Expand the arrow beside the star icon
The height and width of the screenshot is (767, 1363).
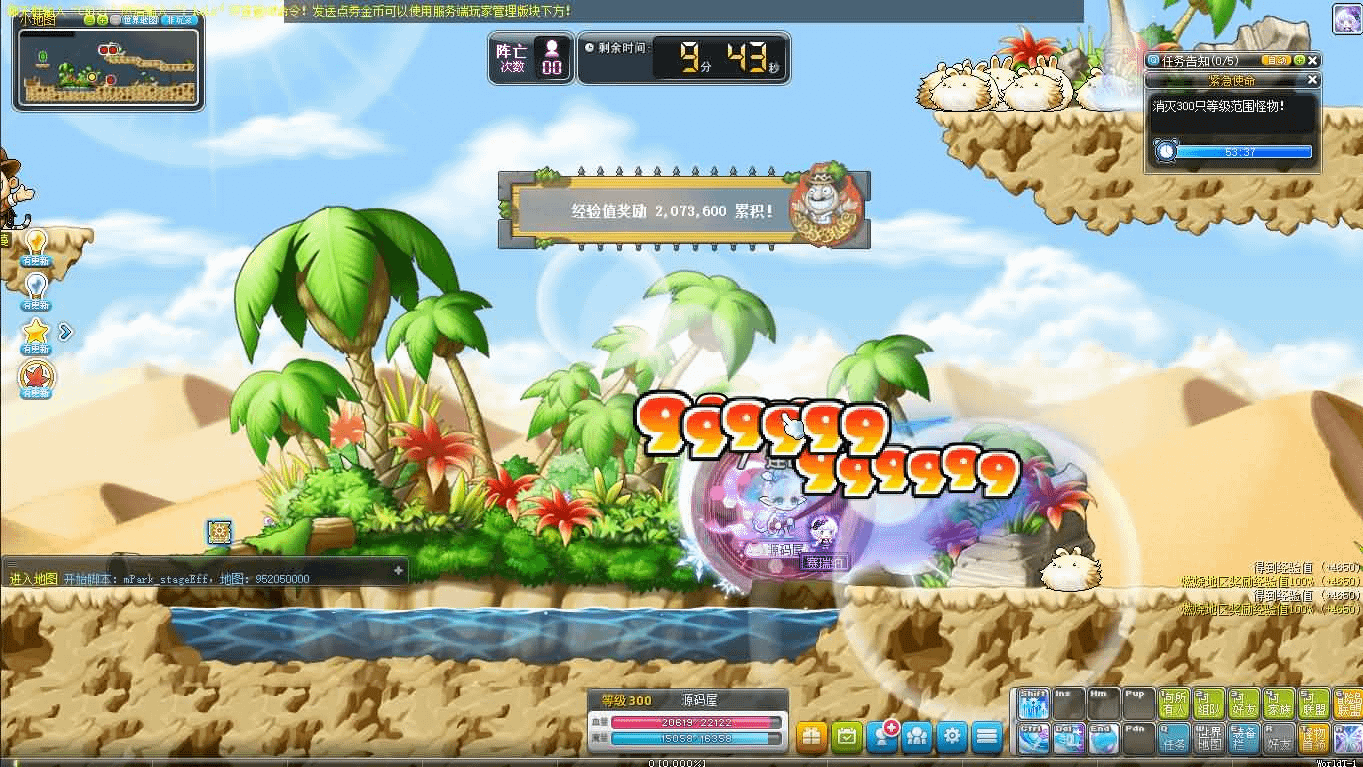66,331
